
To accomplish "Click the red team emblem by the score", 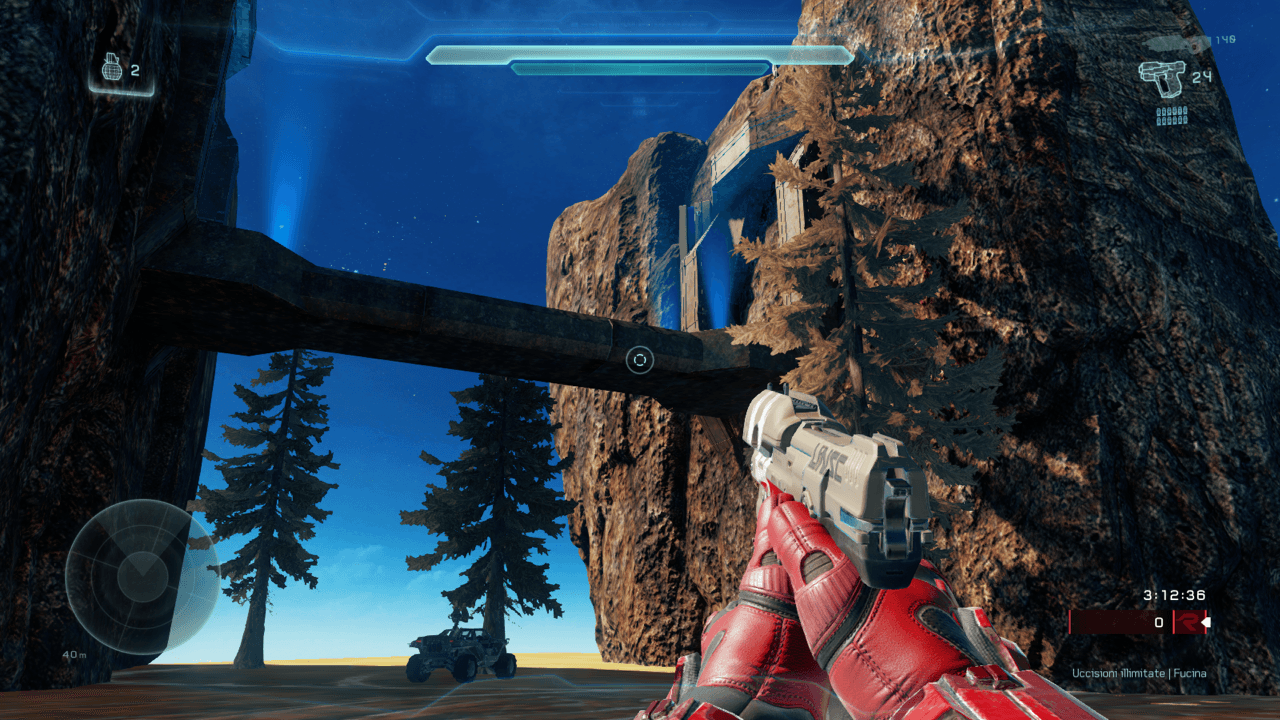I will click(x=1189, y=622).
